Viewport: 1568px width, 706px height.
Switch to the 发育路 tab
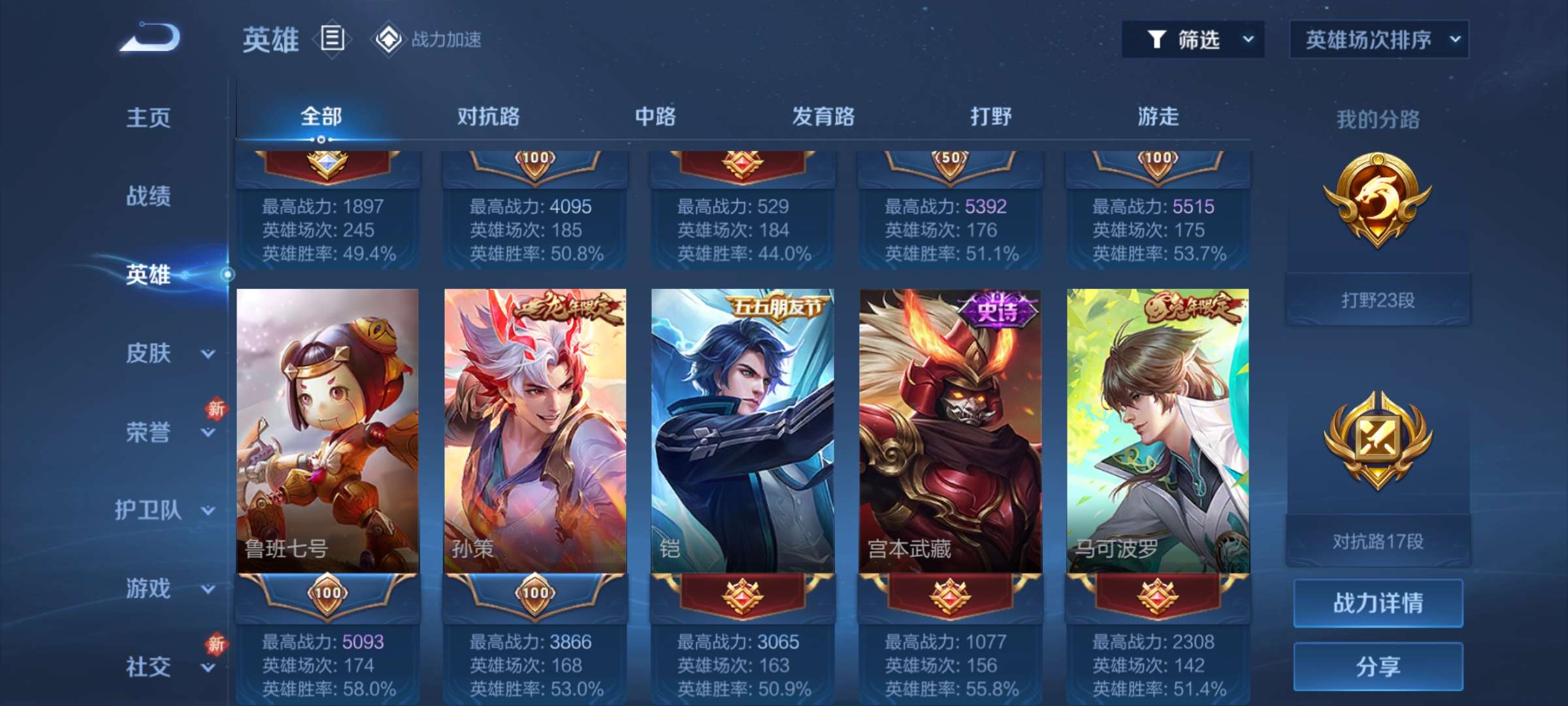(823, 116)
